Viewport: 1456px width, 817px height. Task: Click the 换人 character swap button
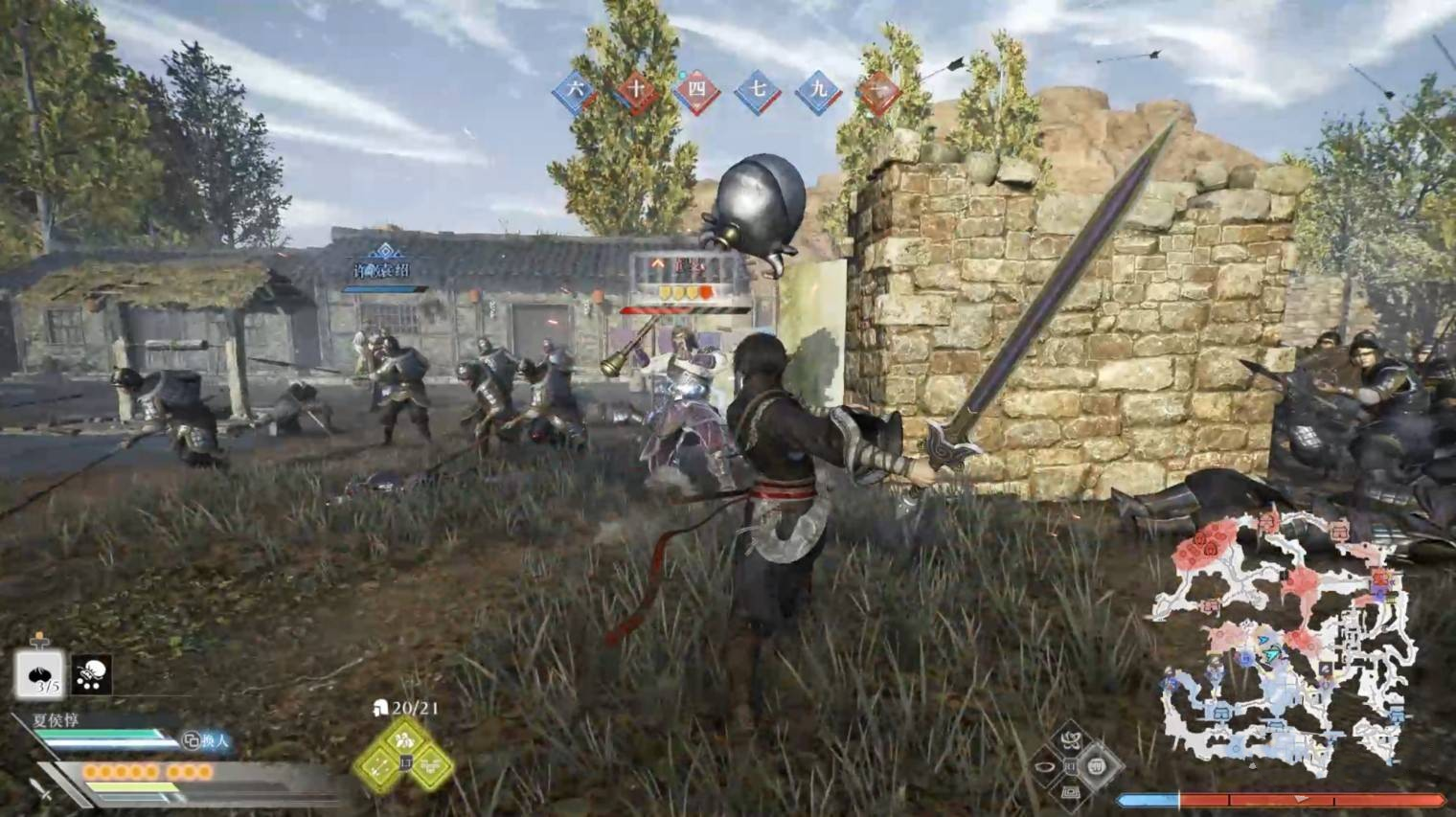[x=207, y=740]
